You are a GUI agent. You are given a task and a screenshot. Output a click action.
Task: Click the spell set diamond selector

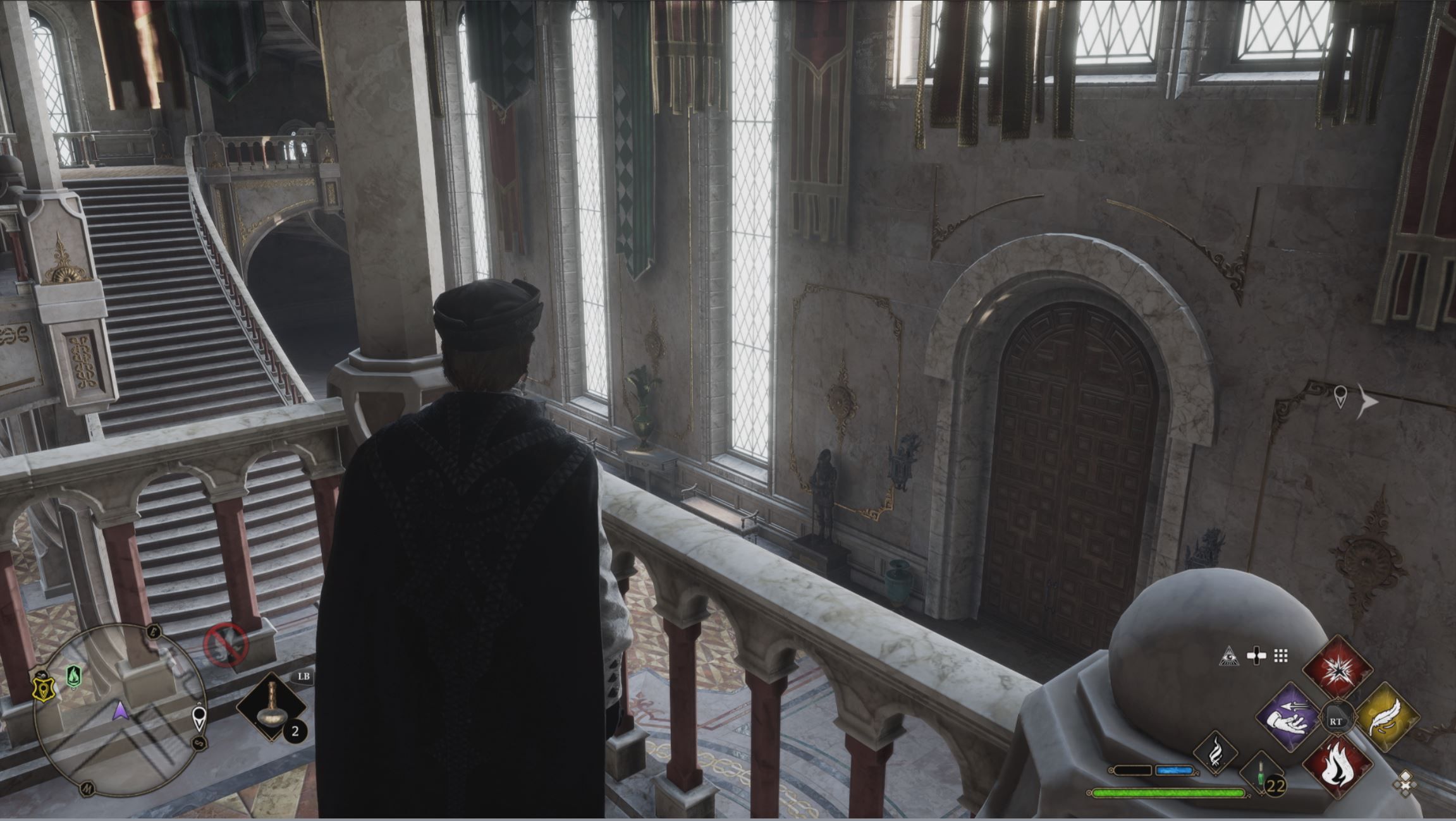pos(1405,784)
